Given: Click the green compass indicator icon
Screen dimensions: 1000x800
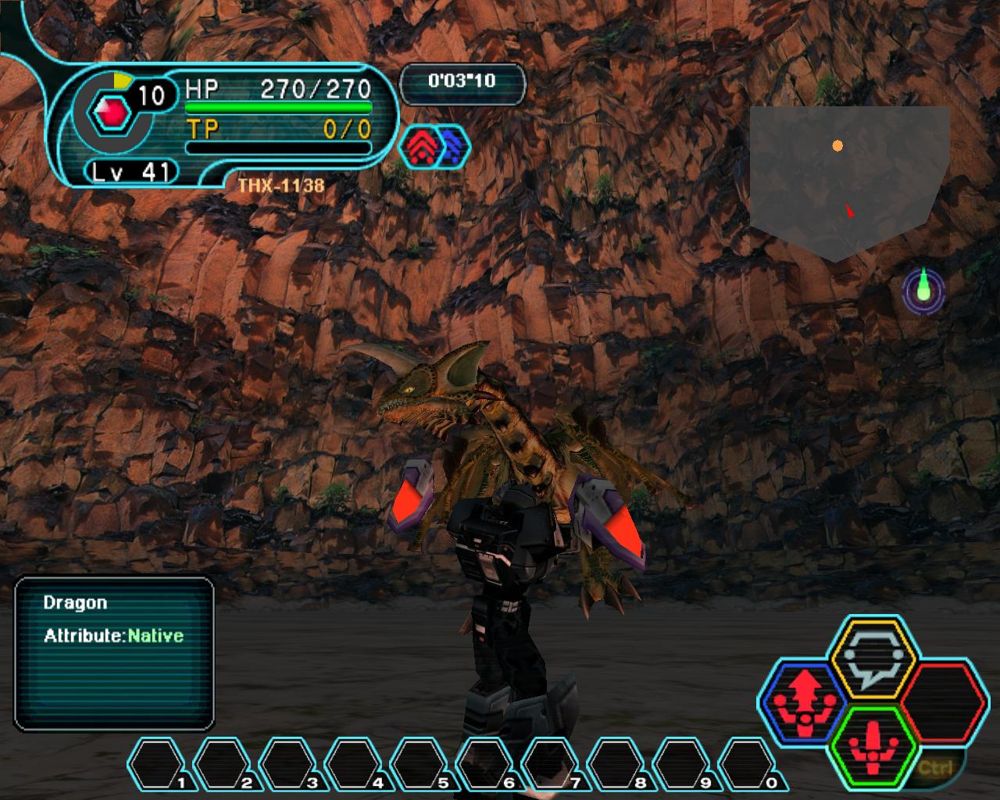Looking at the screenshot, I should (923, 289).
